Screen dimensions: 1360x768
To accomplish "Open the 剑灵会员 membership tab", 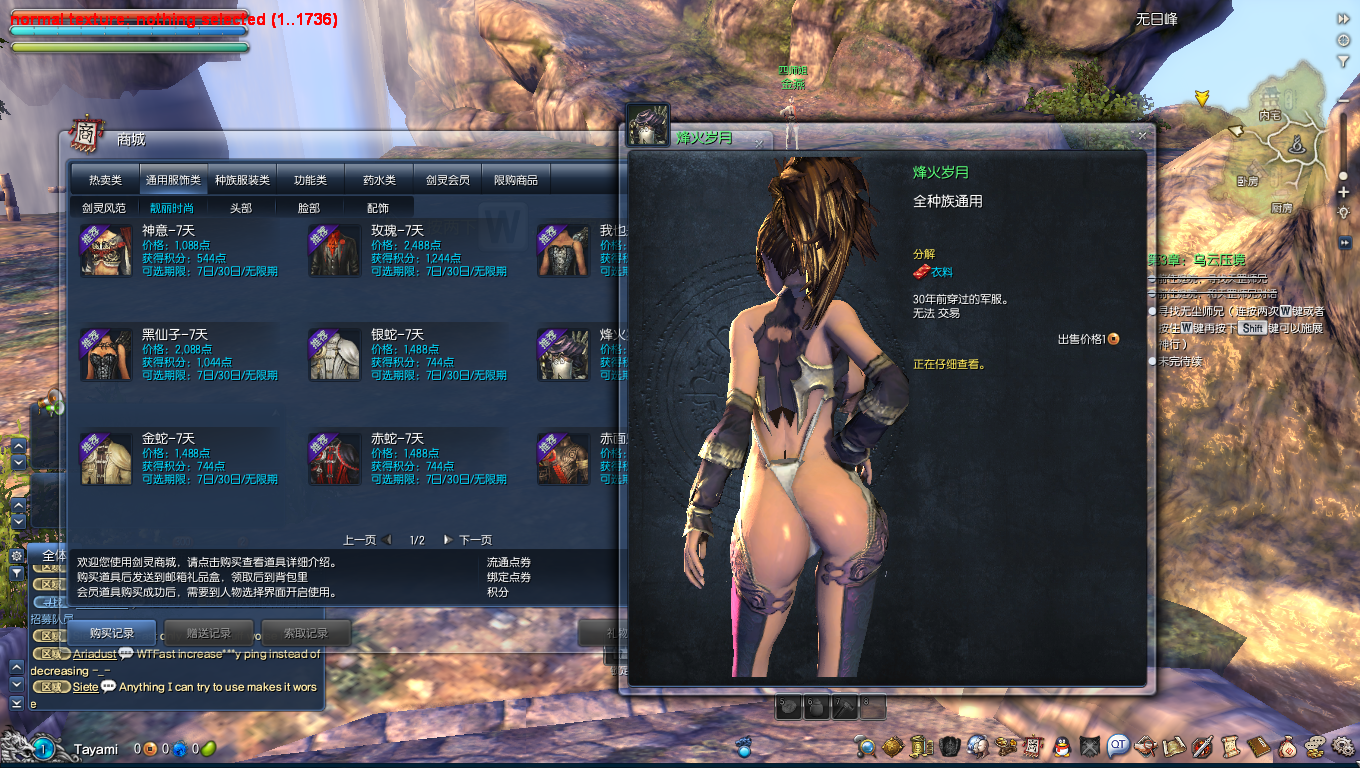I will click(x=447, y=180).
